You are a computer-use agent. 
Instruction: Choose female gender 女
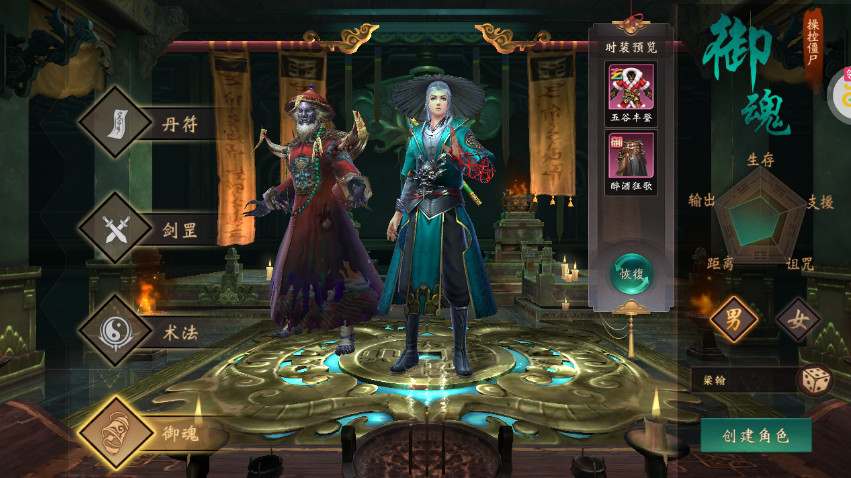(797, 321)
